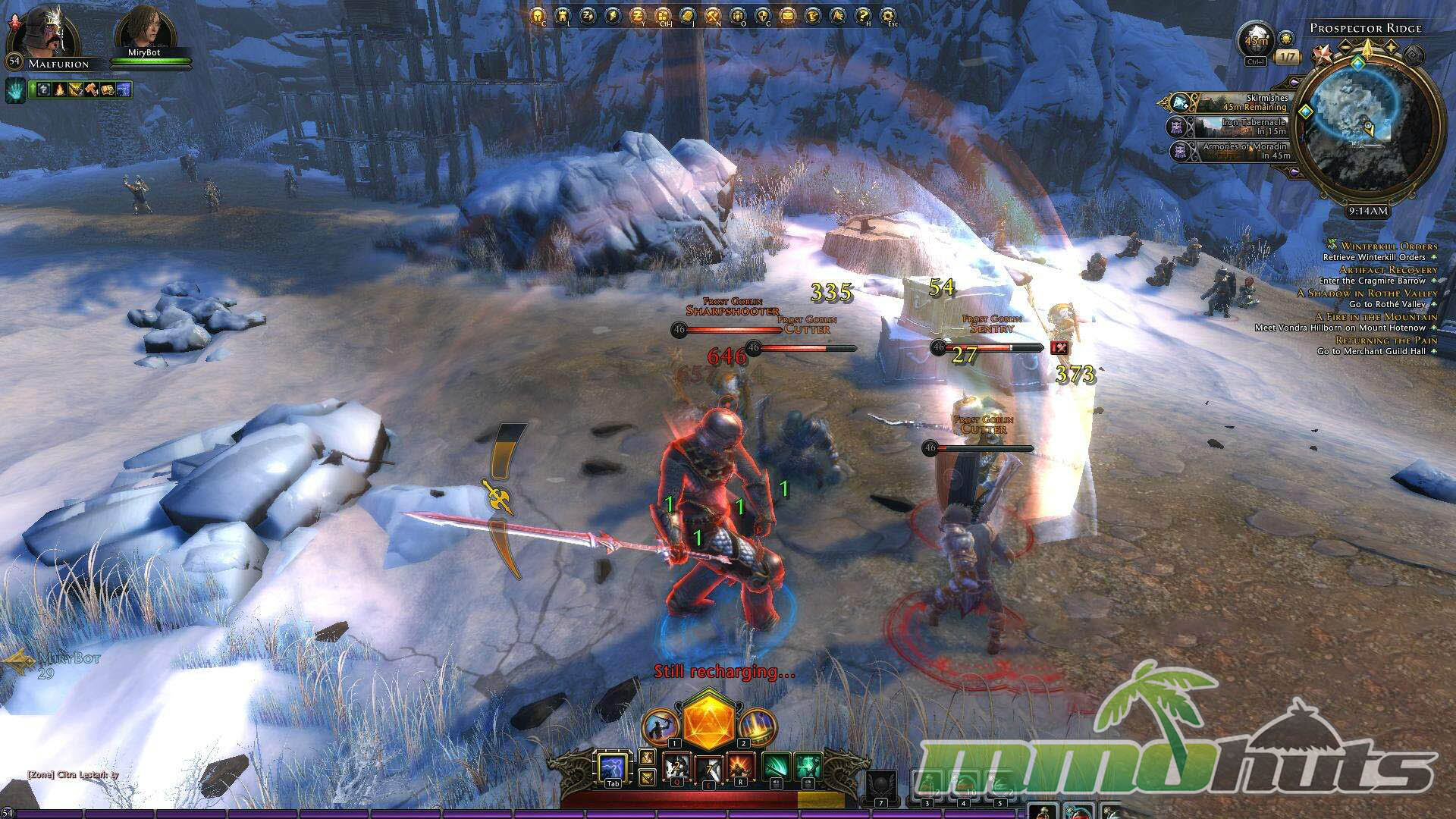Zoom in the minimap with plus button
This screenshot has height=819, width=1456.
1392,47
